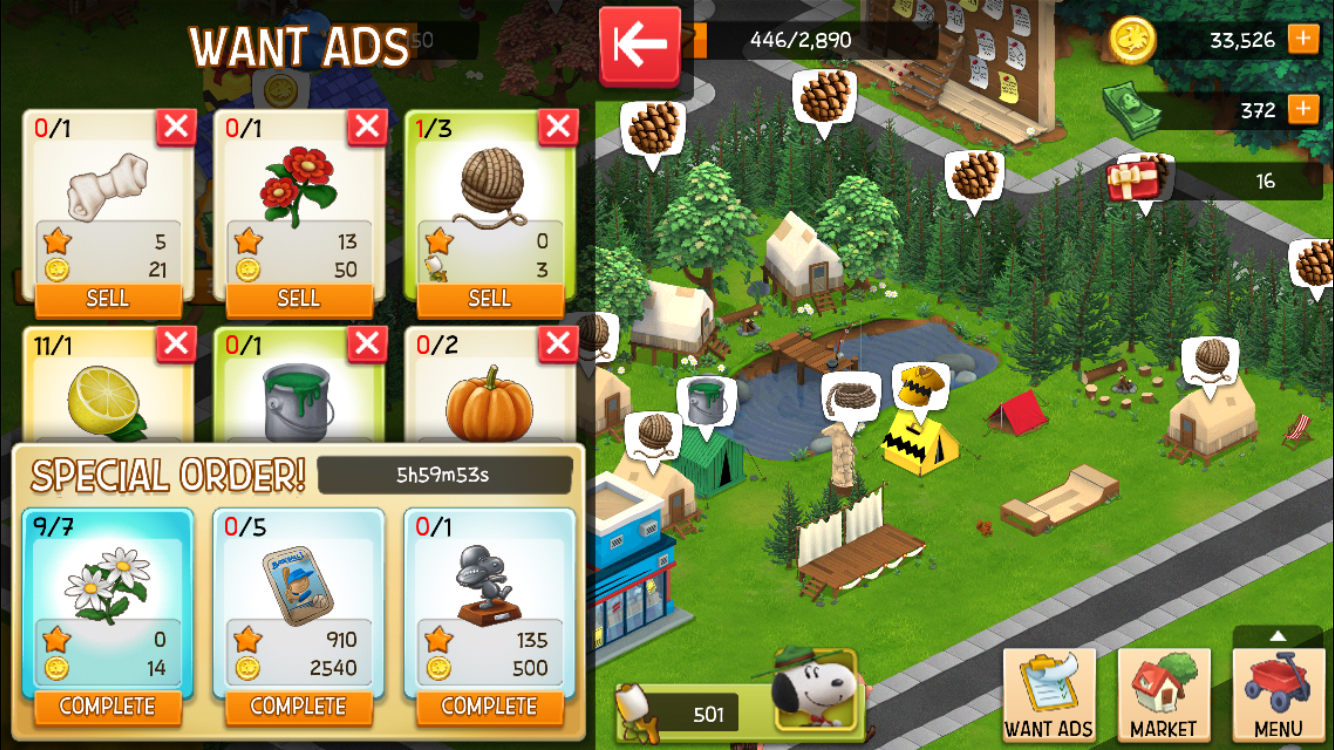The width and height of the screenshot is (1334, 750).
Task: Discard the pumpkin want ad
Action: point(558,344)
